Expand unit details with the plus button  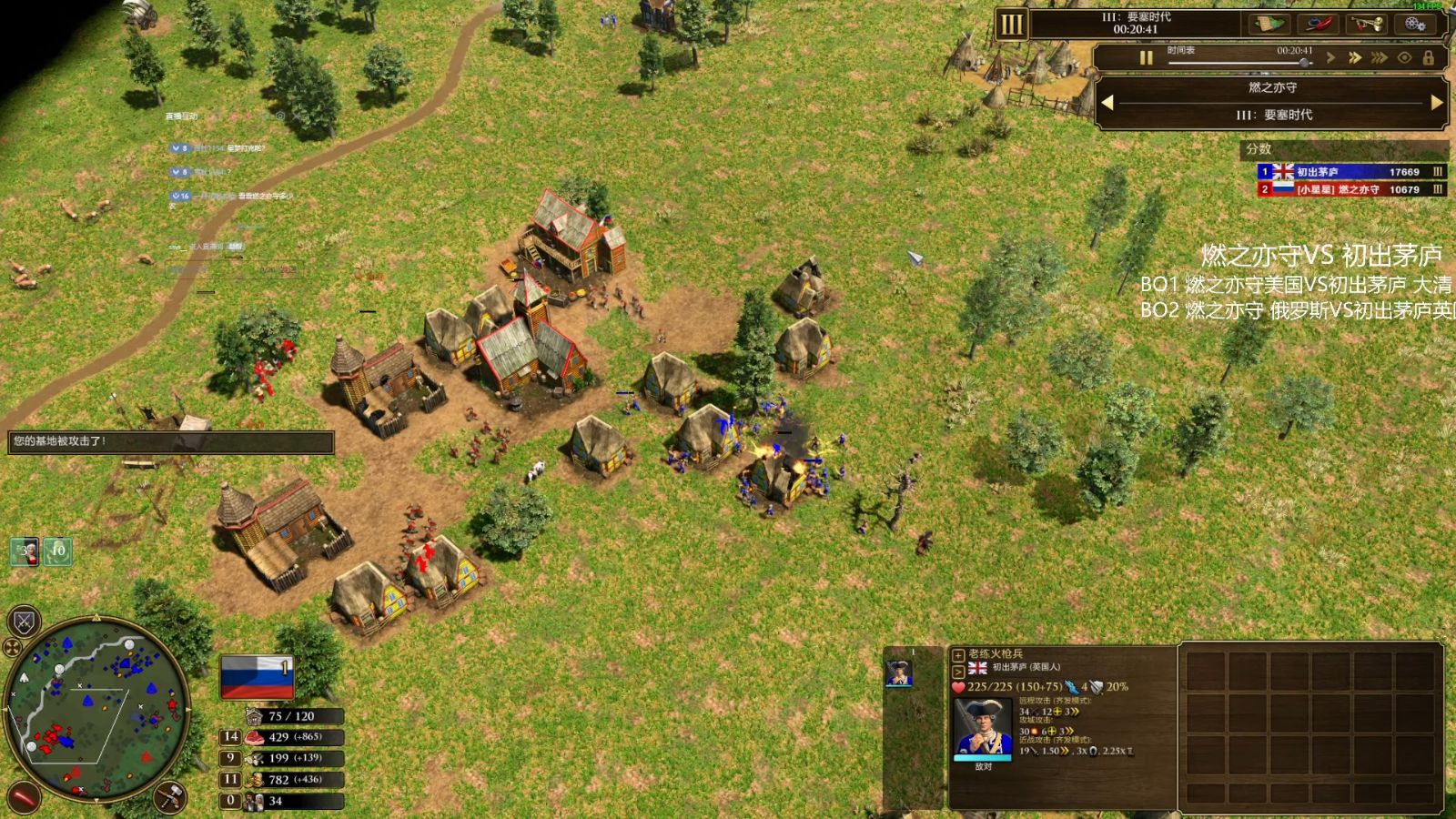click(x=958, y=654)
